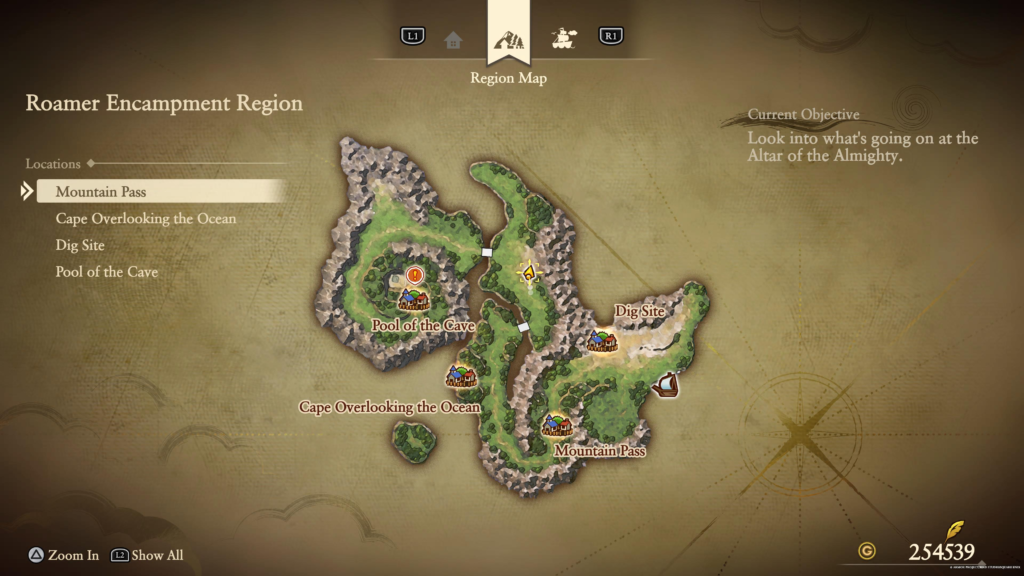Select the camp marker at Dig Site
The width and height of the screenshot is (1024, 576).
(x=602, y=341)
